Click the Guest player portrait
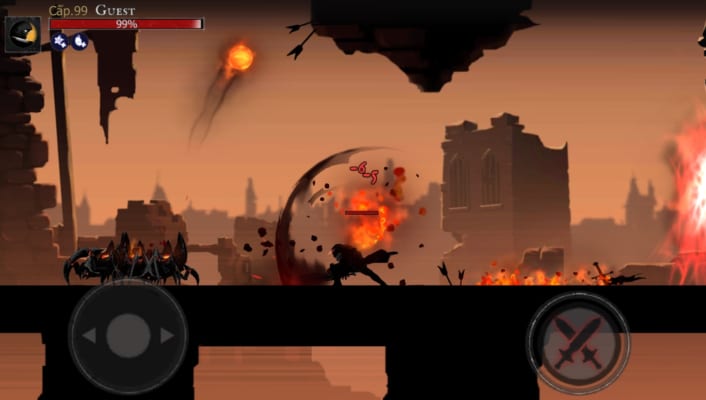This screenshot has width=706, height=400. coord(22,34)
